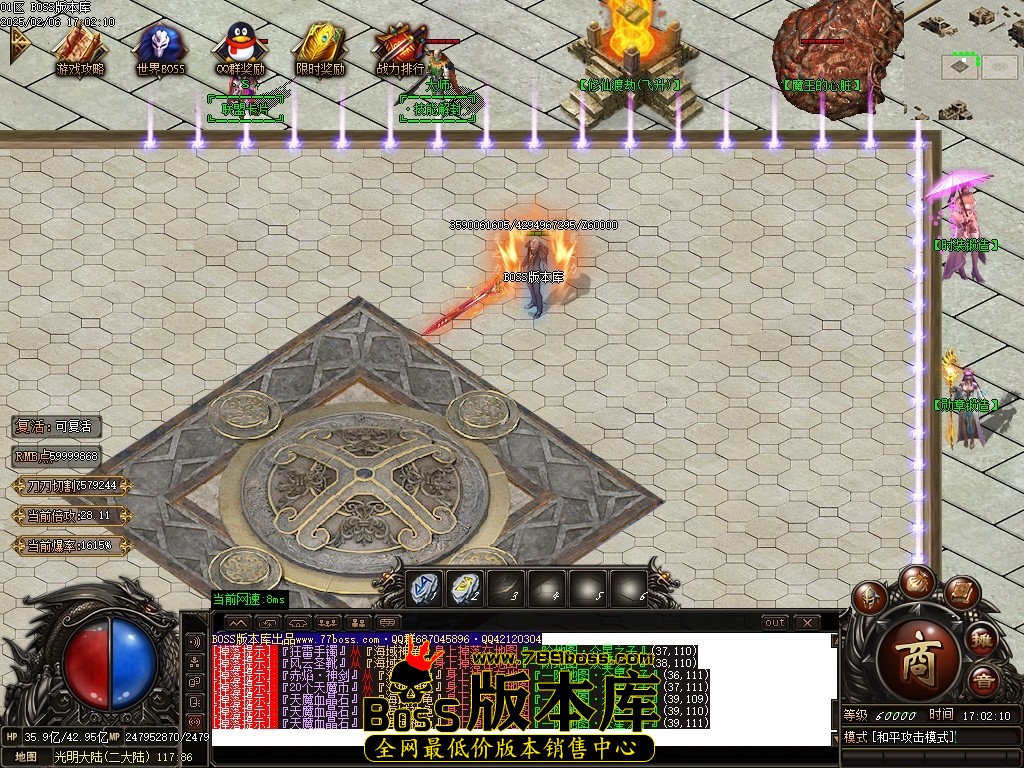Use the gold rune in hotbar slot 2
1024x768 pixels.
[465, 588]
